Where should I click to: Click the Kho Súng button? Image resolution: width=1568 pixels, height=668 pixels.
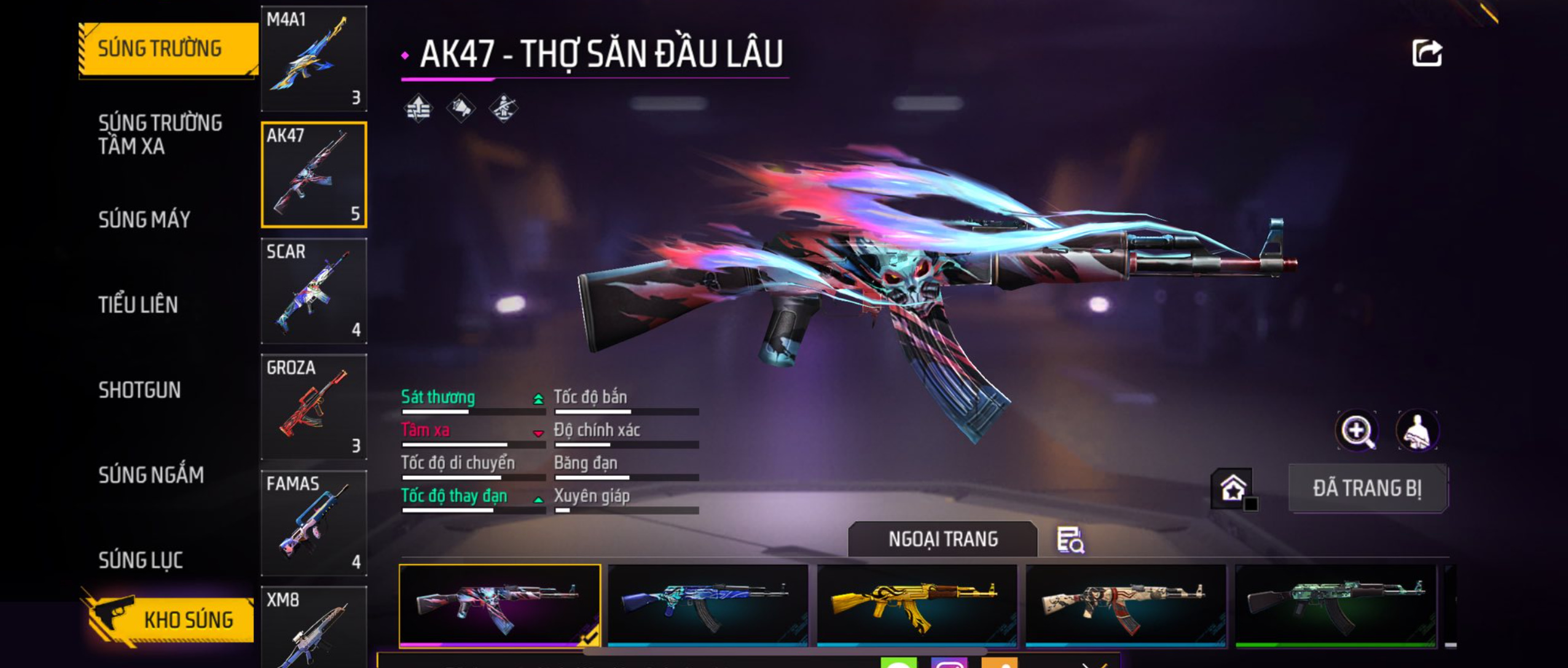click(170, 619)
